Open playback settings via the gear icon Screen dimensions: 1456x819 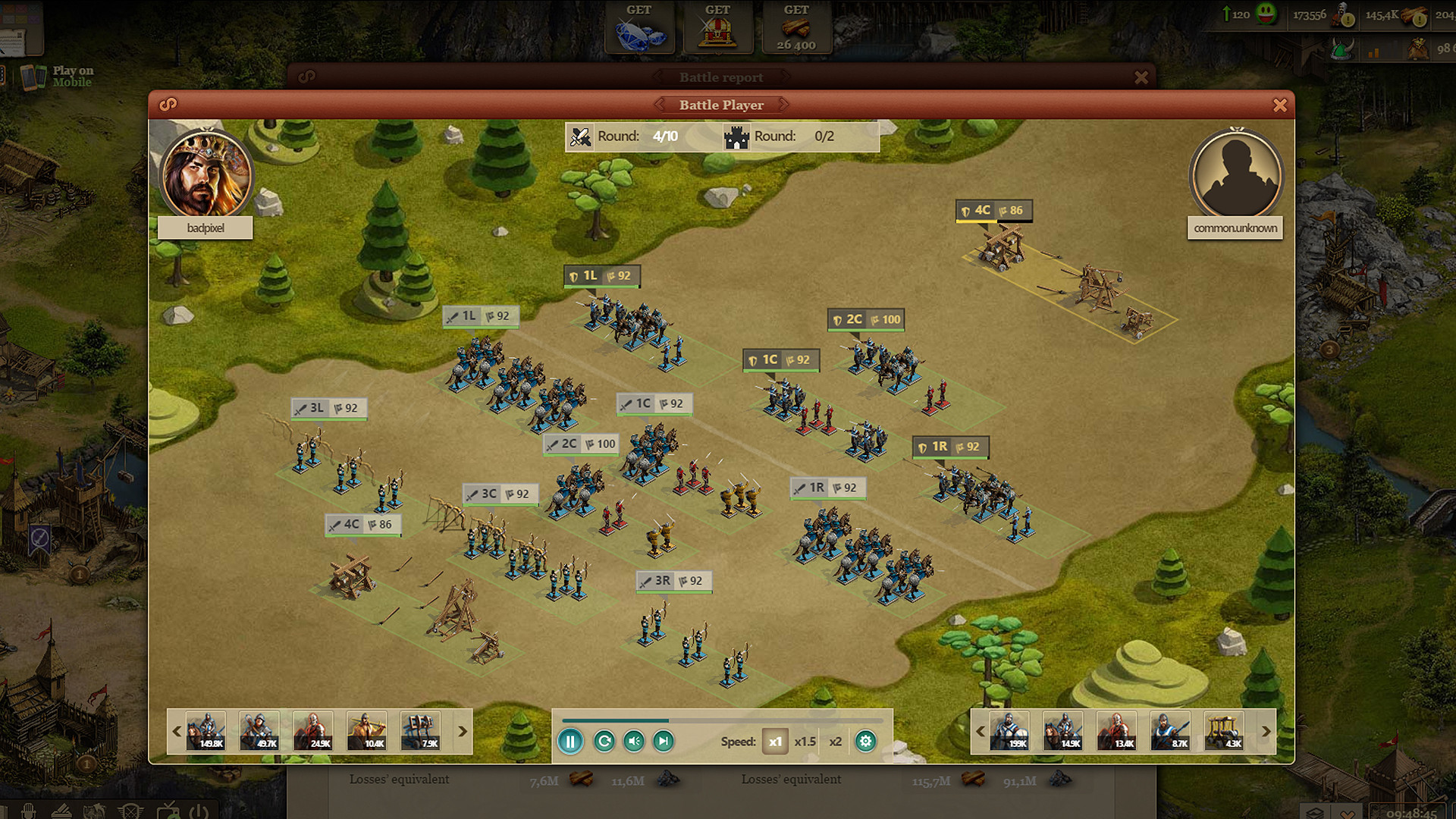(865, 741)
